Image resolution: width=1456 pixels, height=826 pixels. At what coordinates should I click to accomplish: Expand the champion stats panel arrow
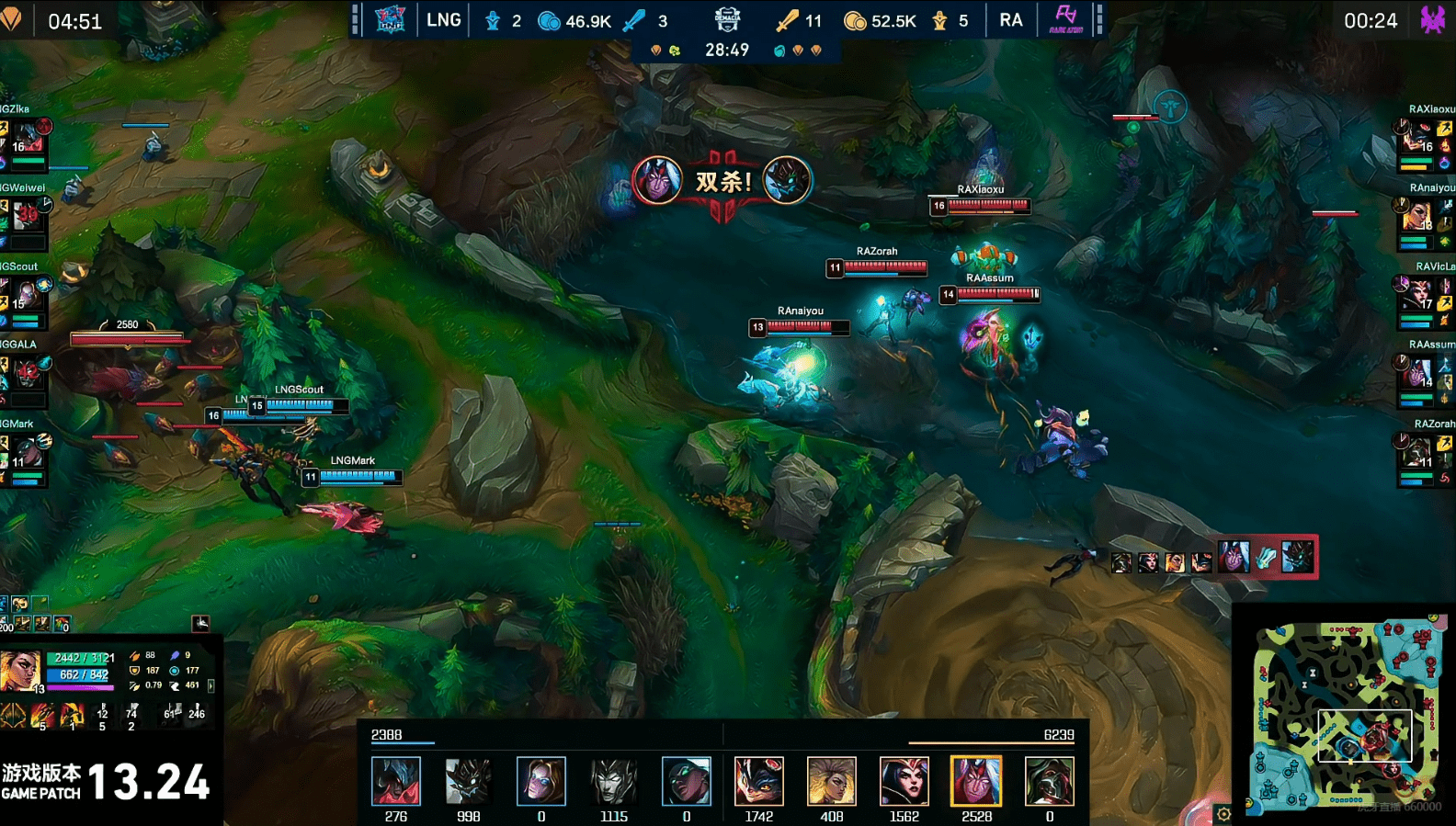tap(211, 685)
